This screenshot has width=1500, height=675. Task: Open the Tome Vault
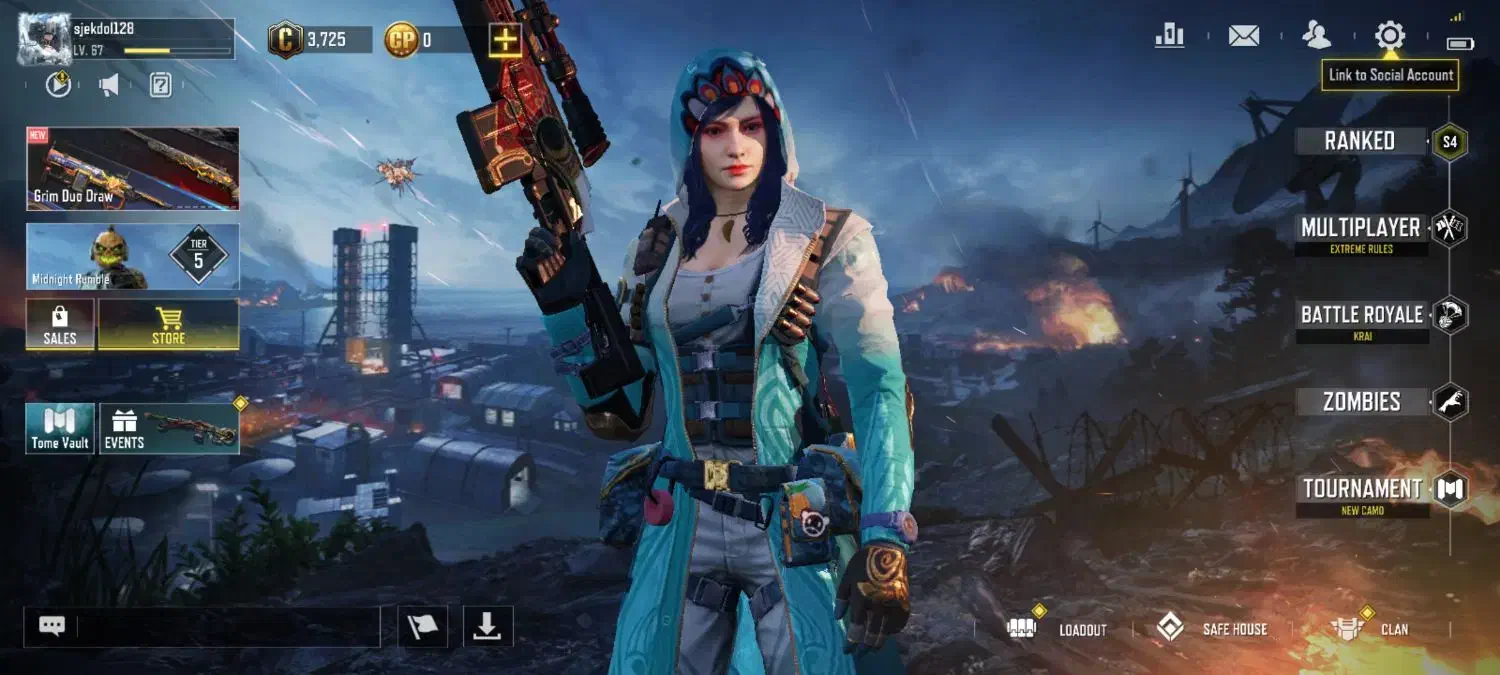tap(60, 429)
